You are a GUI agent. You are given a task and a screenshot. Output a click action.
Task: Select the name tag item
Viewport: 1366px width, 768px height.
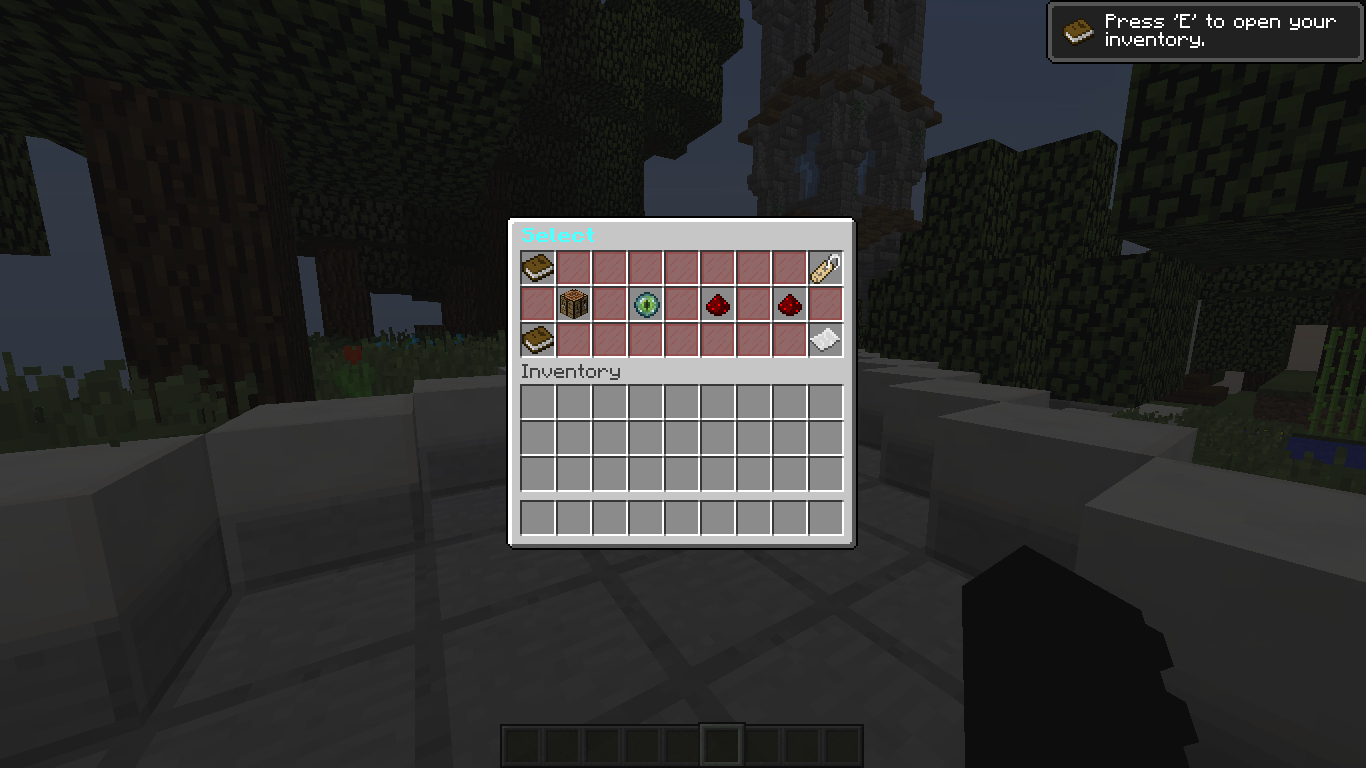825,268
